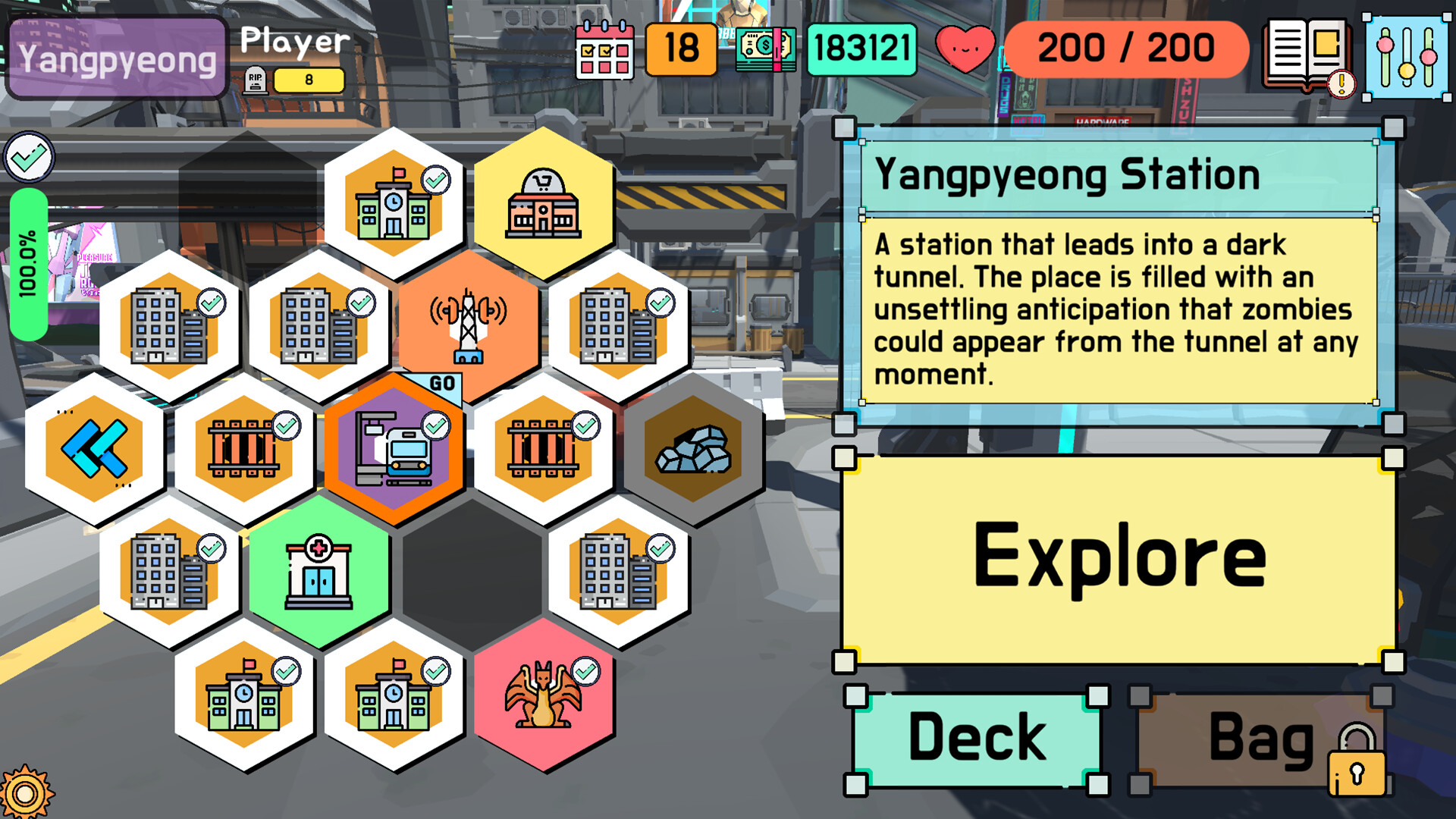Click the blue double-arrow hex tile
1456x819 pixels.
point(95,449)
